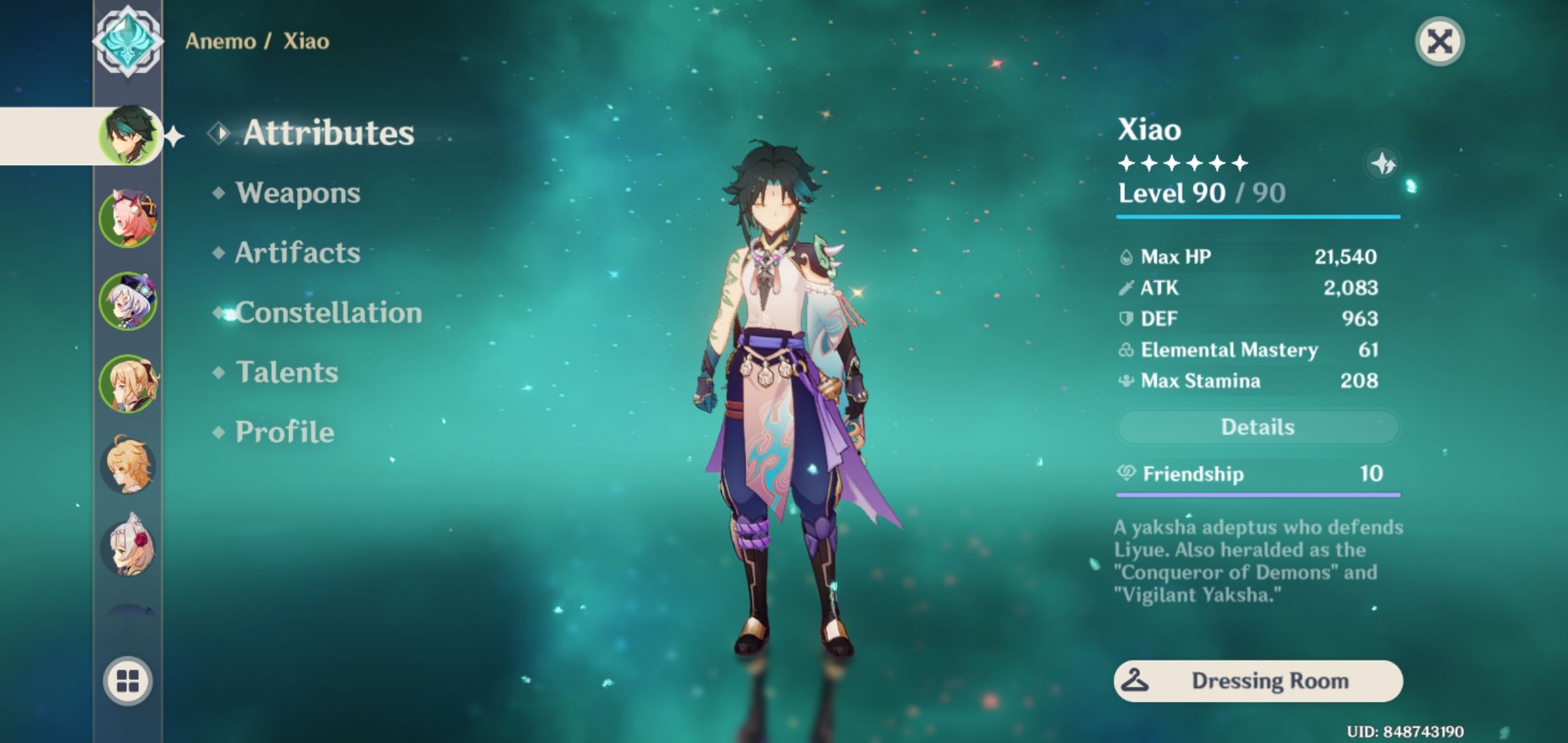Open the Details stats panel
Viewport: 1568px width, 743px height.
pyautogui.click(x=1257, y=427)
